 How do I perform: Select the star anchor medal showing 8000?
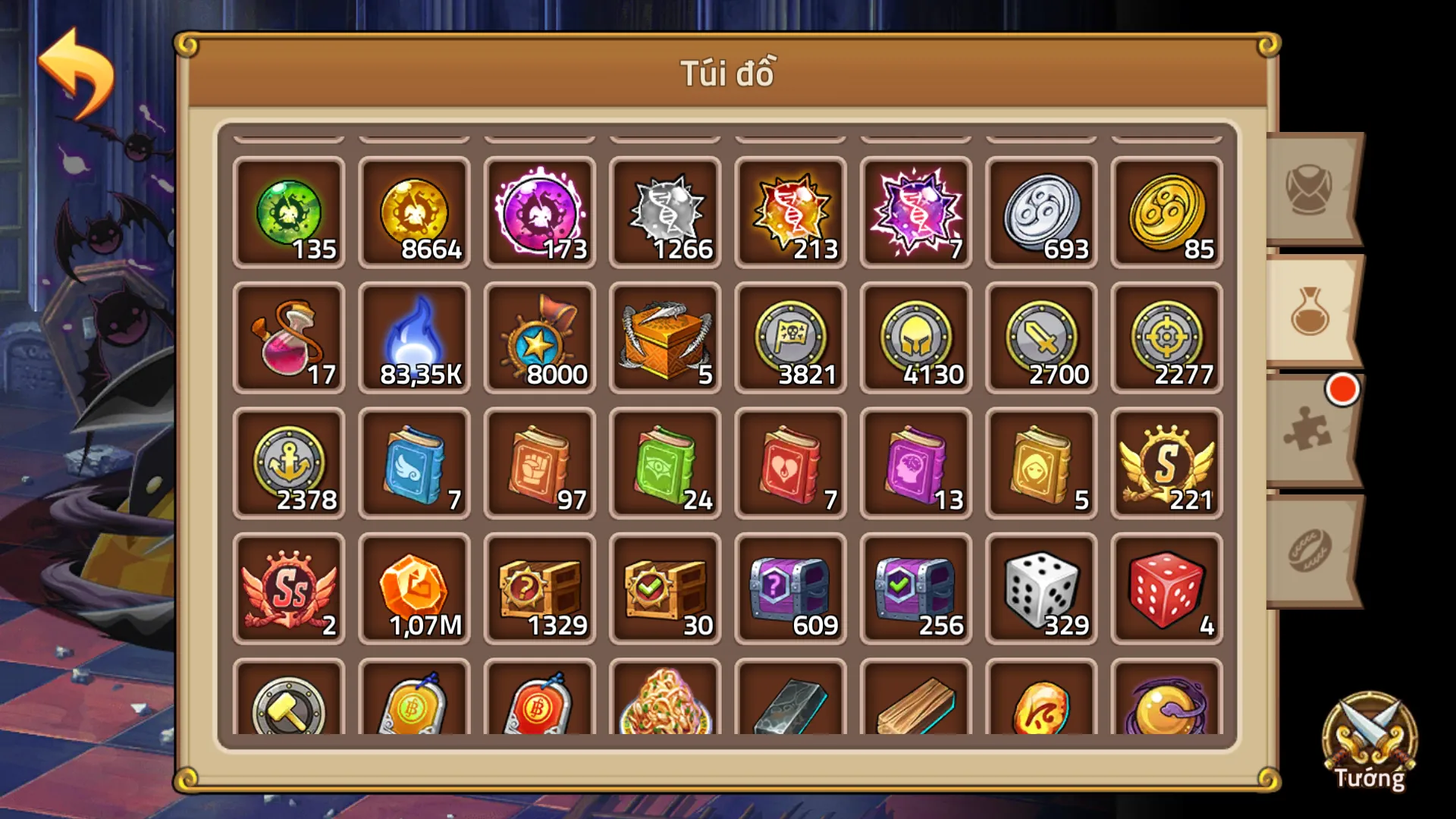click(x=540, y=339)
